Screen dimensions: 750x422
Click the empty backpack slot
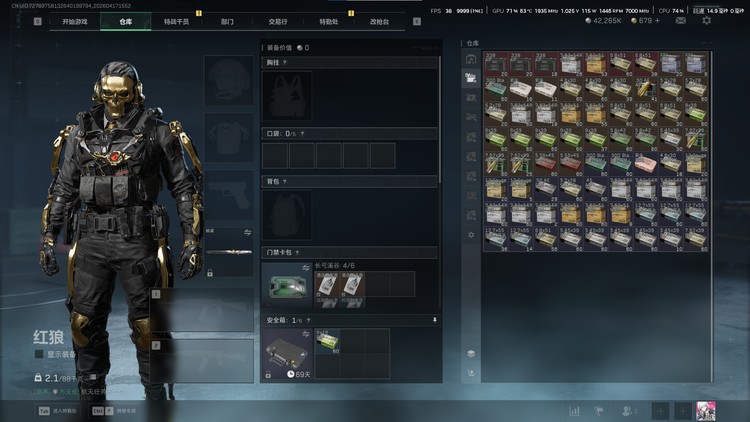[x=288, y=214]
